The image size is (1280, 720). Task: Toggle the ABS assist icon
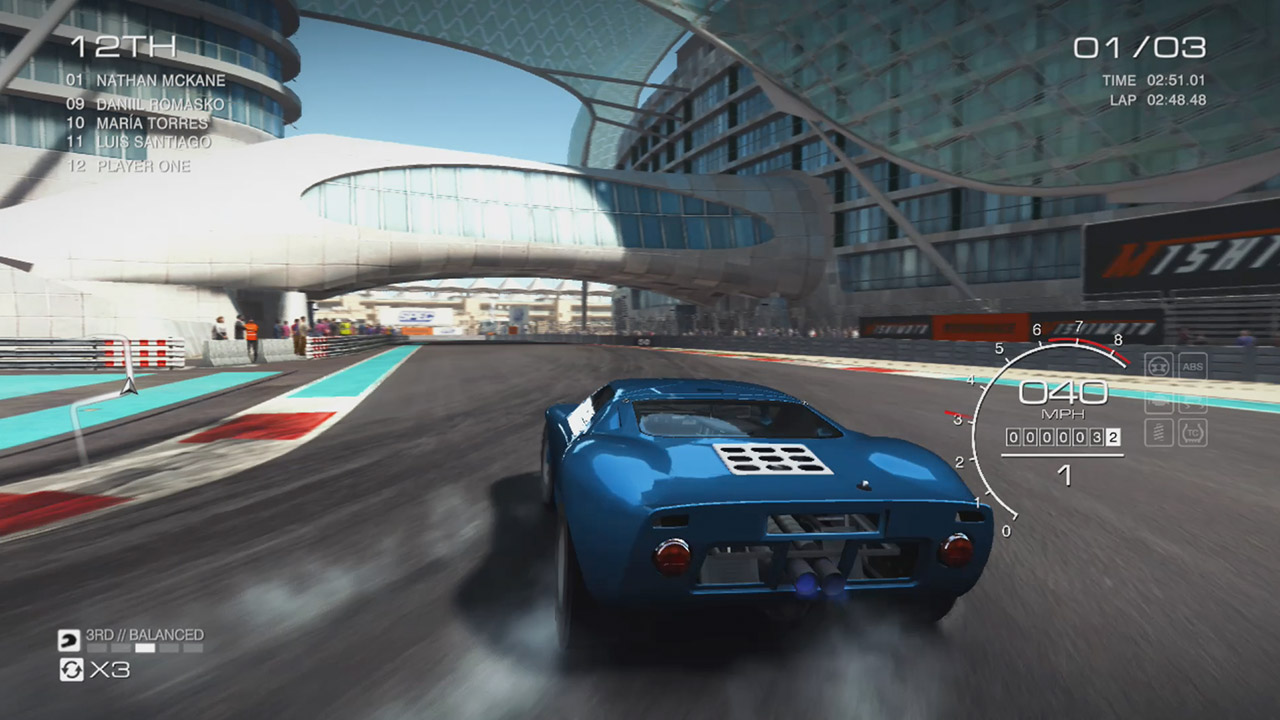click(x=1193, y=366)
